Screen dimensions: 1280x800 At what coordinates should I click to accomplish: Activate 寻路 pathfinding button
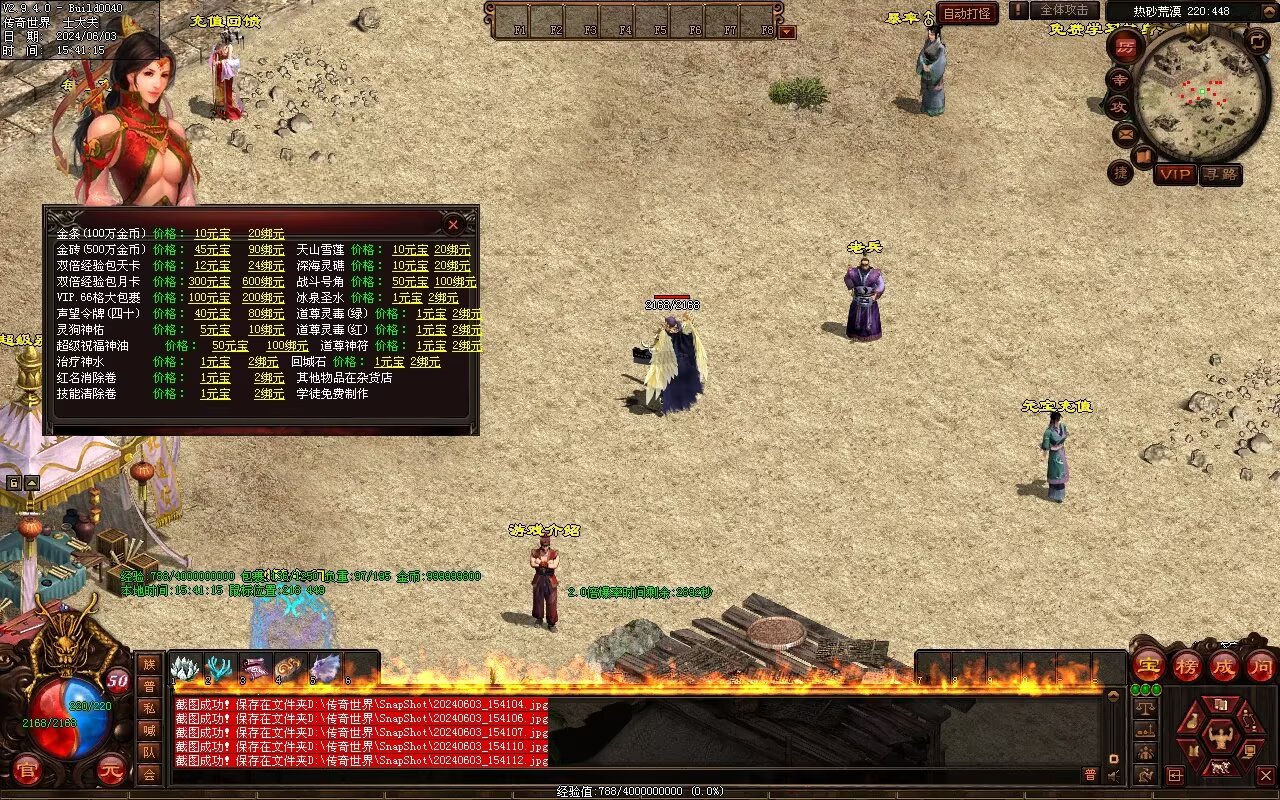point(1220,174)
